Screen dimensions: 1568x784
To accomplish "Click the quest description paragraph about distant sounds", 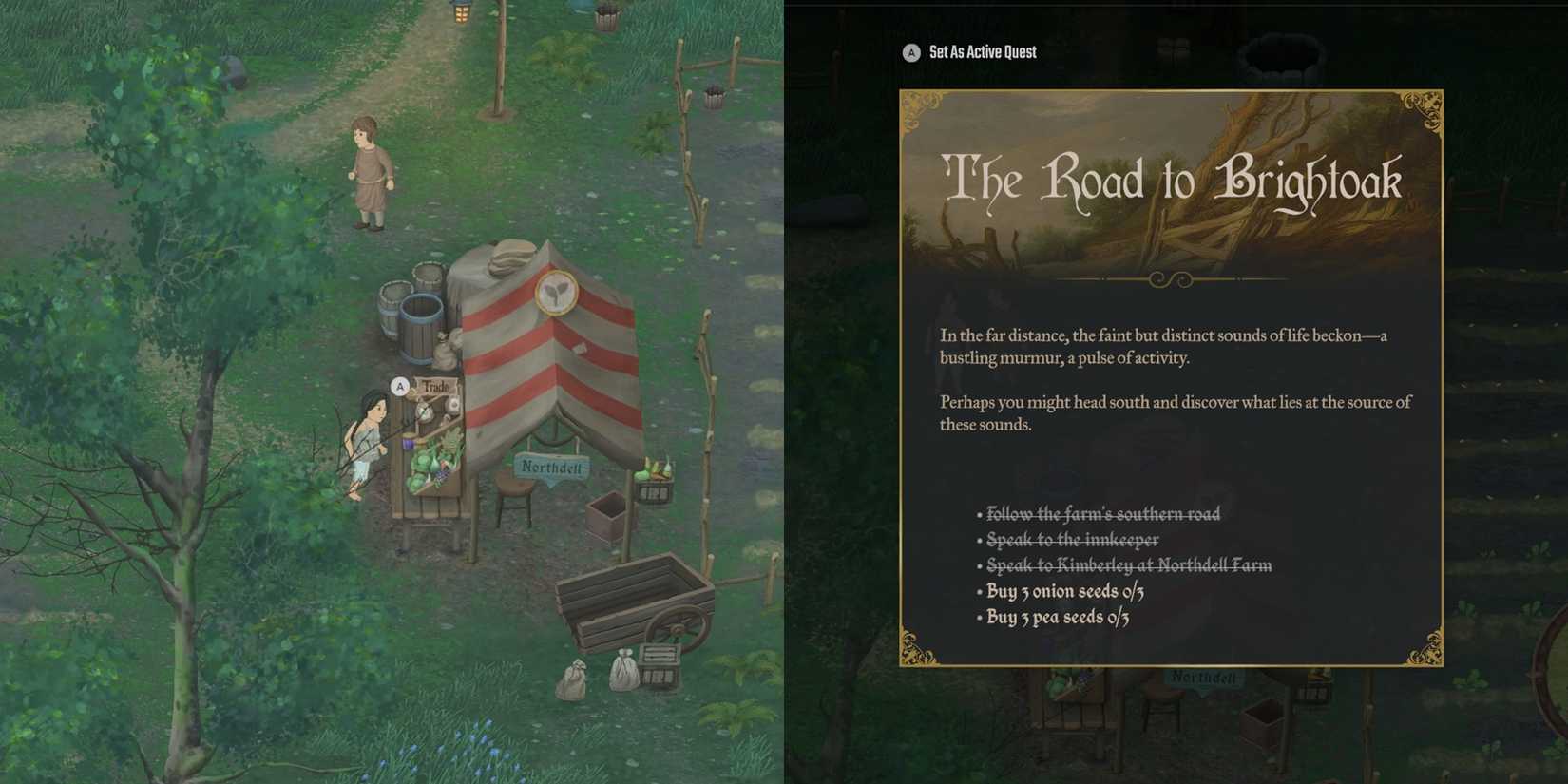I will tap(1163, 347).
